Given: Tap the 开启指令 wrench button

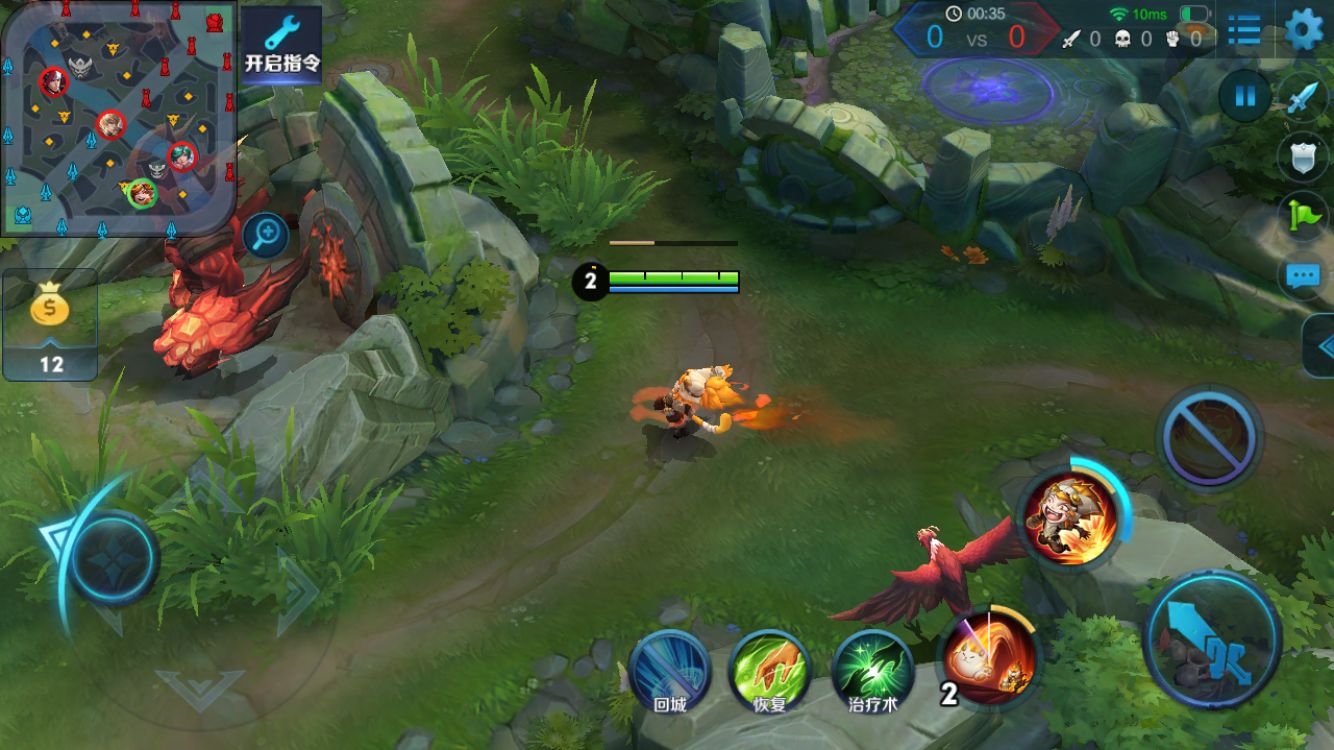Looking at the screenshot, I should (282, 45).
